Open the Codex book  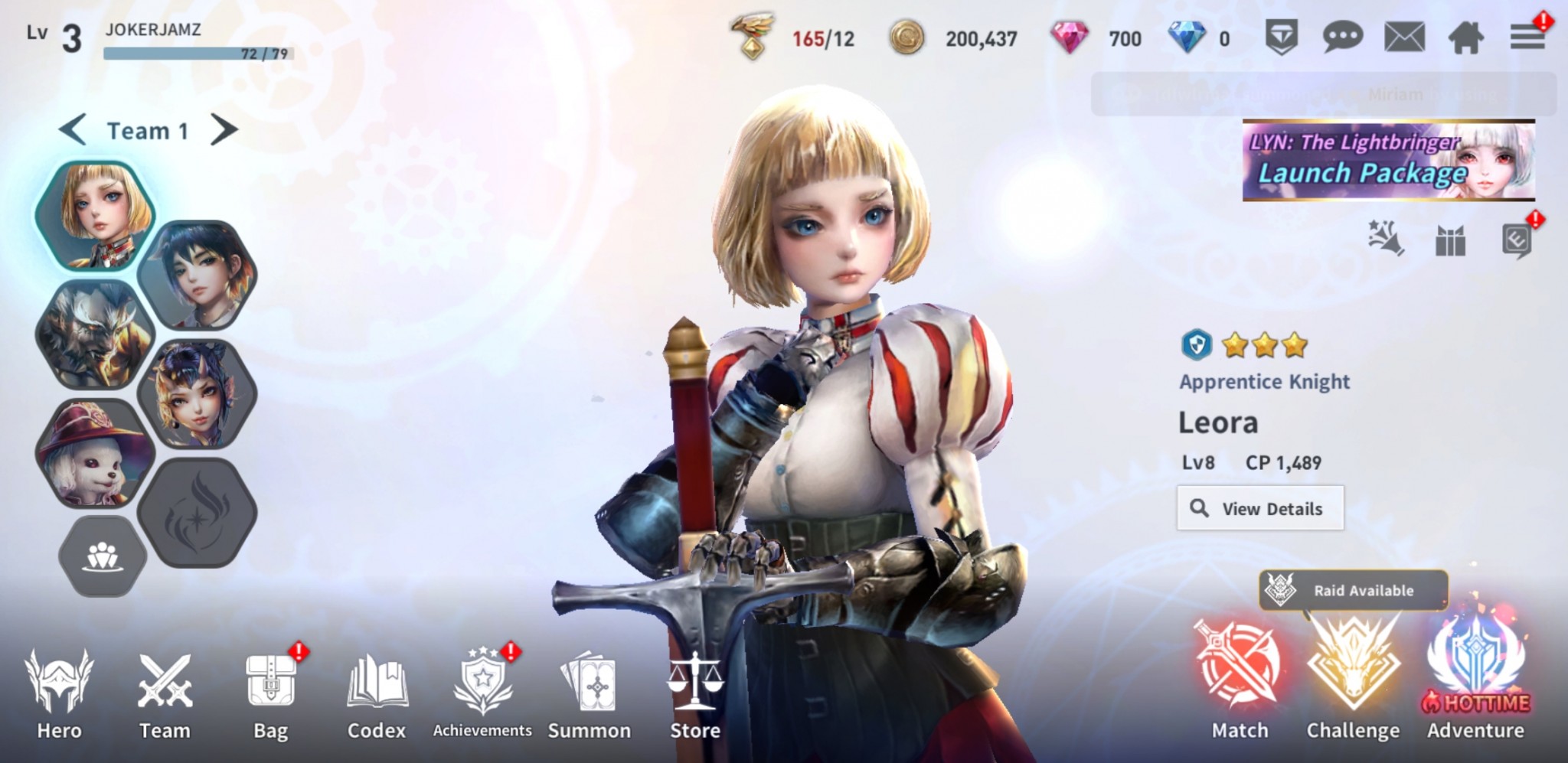tap(376, 693)
